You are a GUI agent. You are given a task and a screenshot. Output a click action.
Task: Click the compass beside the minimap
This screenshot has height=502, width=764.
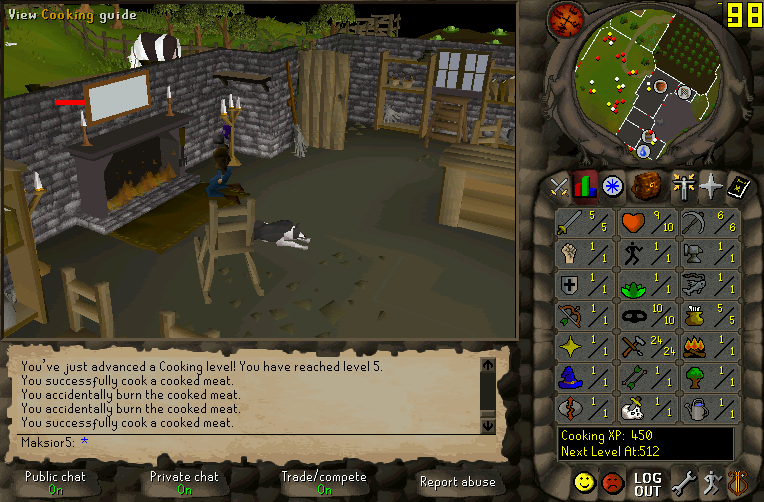point(565,18)
